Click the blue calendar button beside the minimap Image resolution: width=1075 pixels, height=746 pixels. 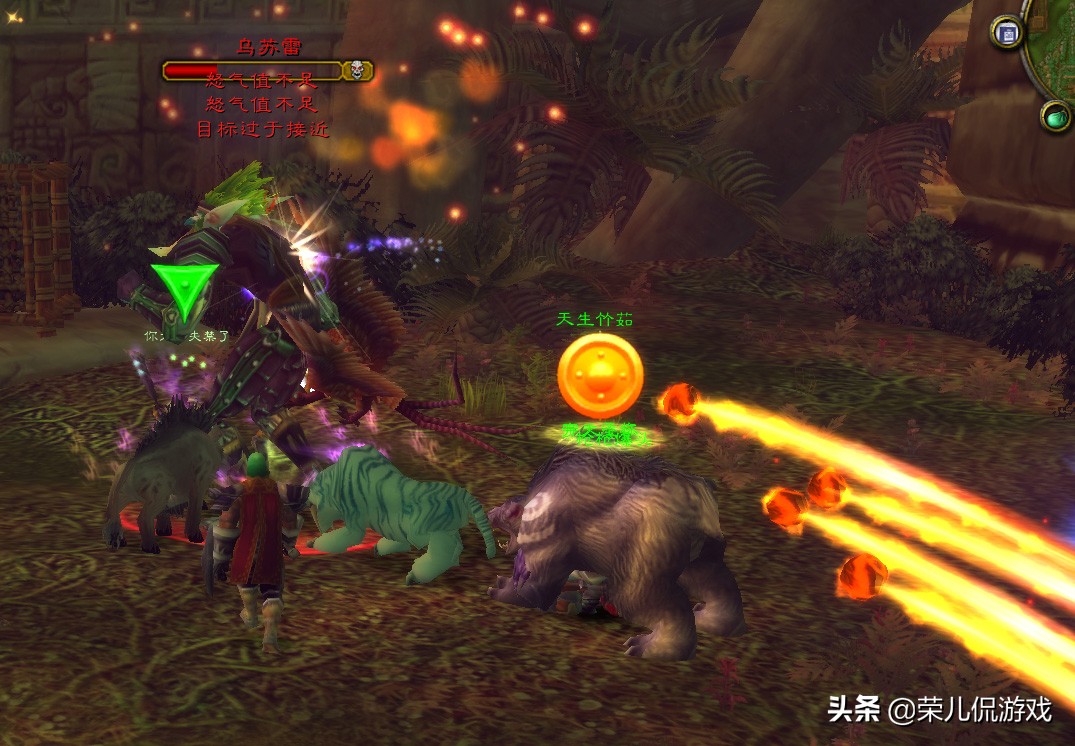click(1008, 32)
